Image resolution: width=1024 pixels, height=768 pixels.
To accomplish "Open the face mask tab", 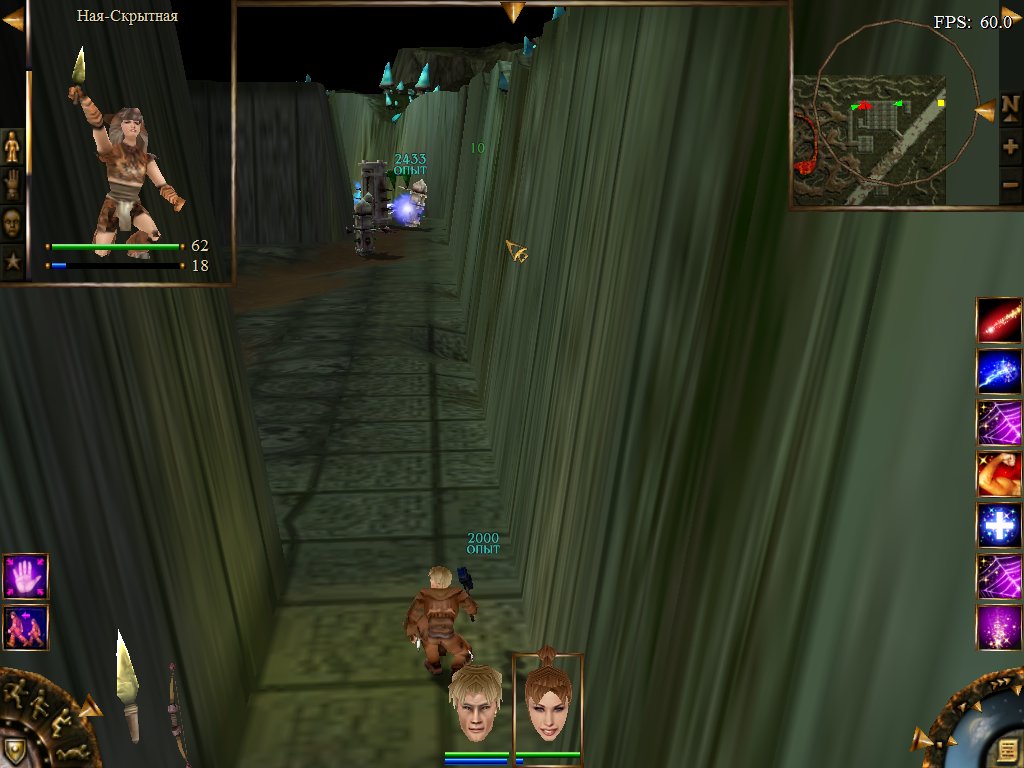I will (x=12, y=223).
